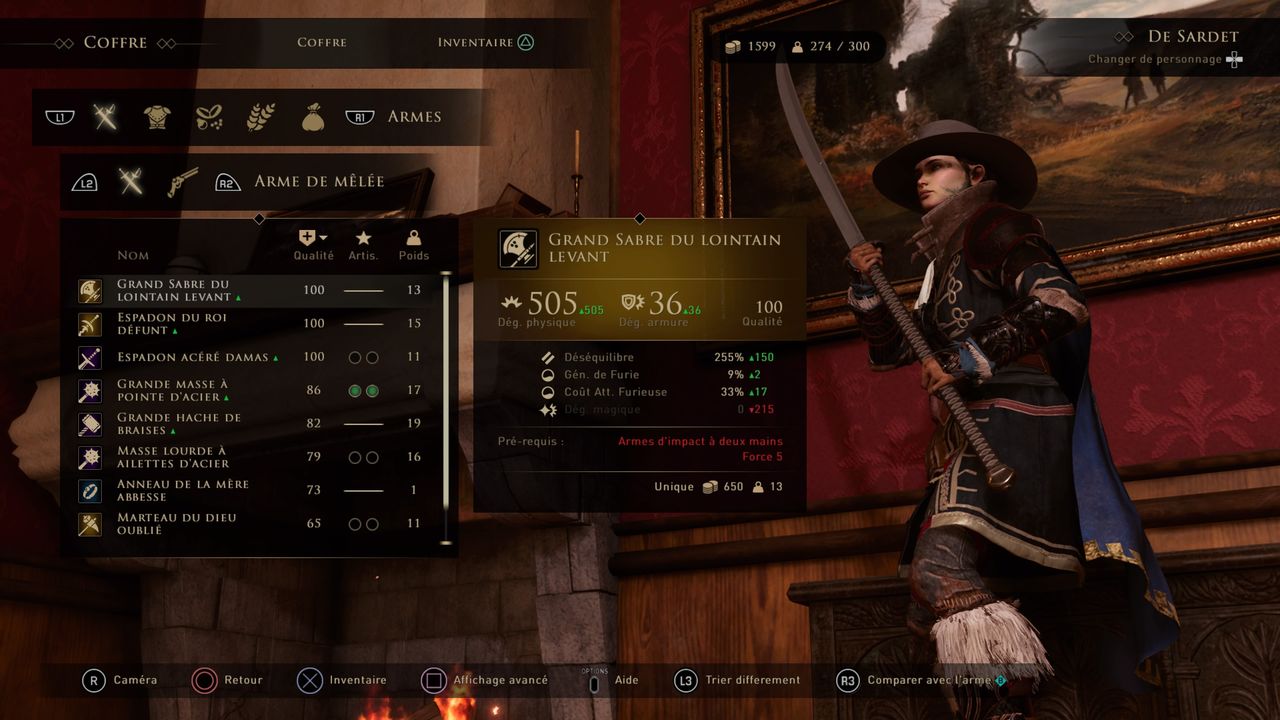
Task: Switch to the firearm subcategory icon
Action: [182, 181]
